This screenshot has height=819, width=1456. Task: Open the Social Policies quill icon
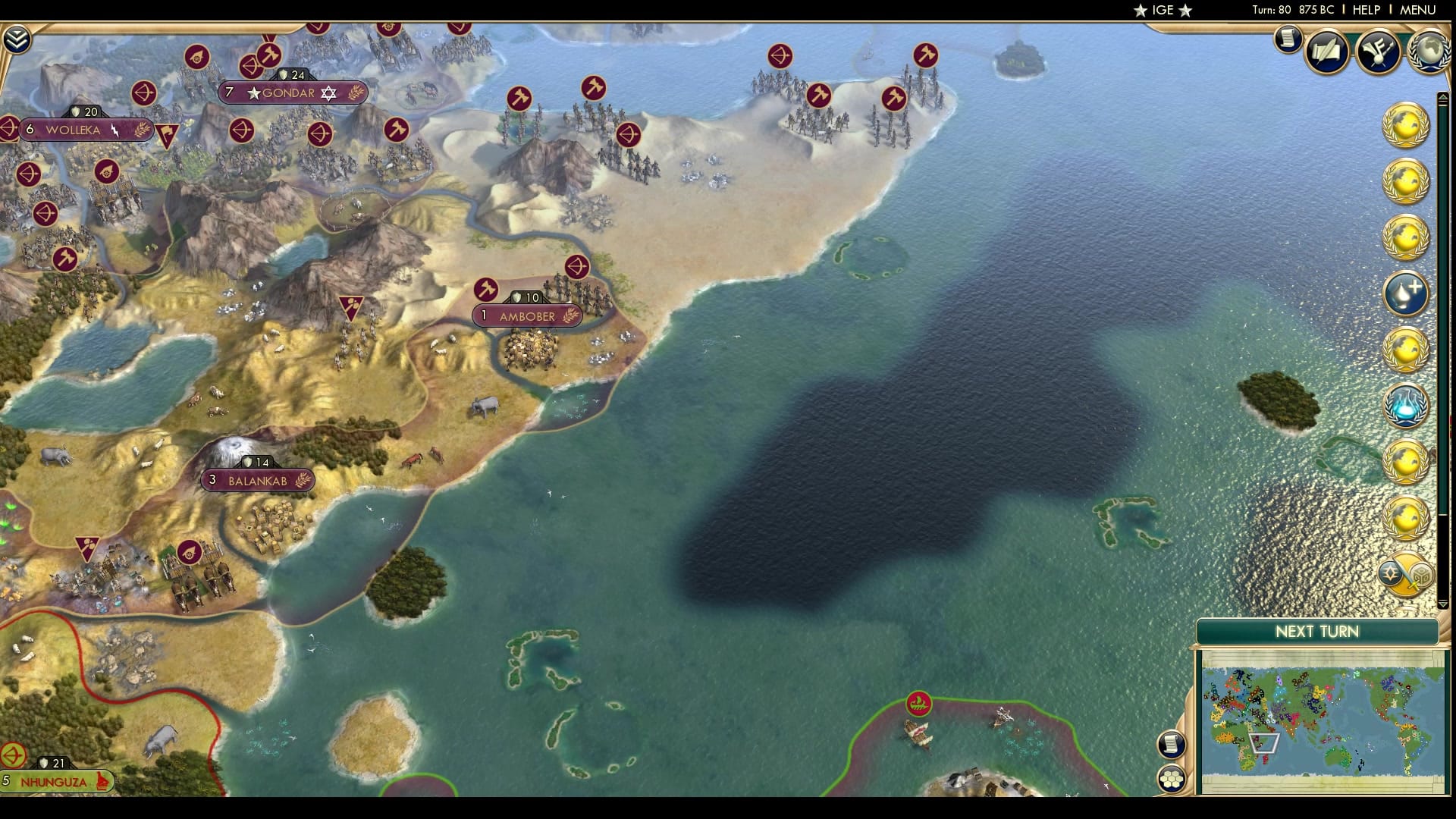tap(1326, 52)
